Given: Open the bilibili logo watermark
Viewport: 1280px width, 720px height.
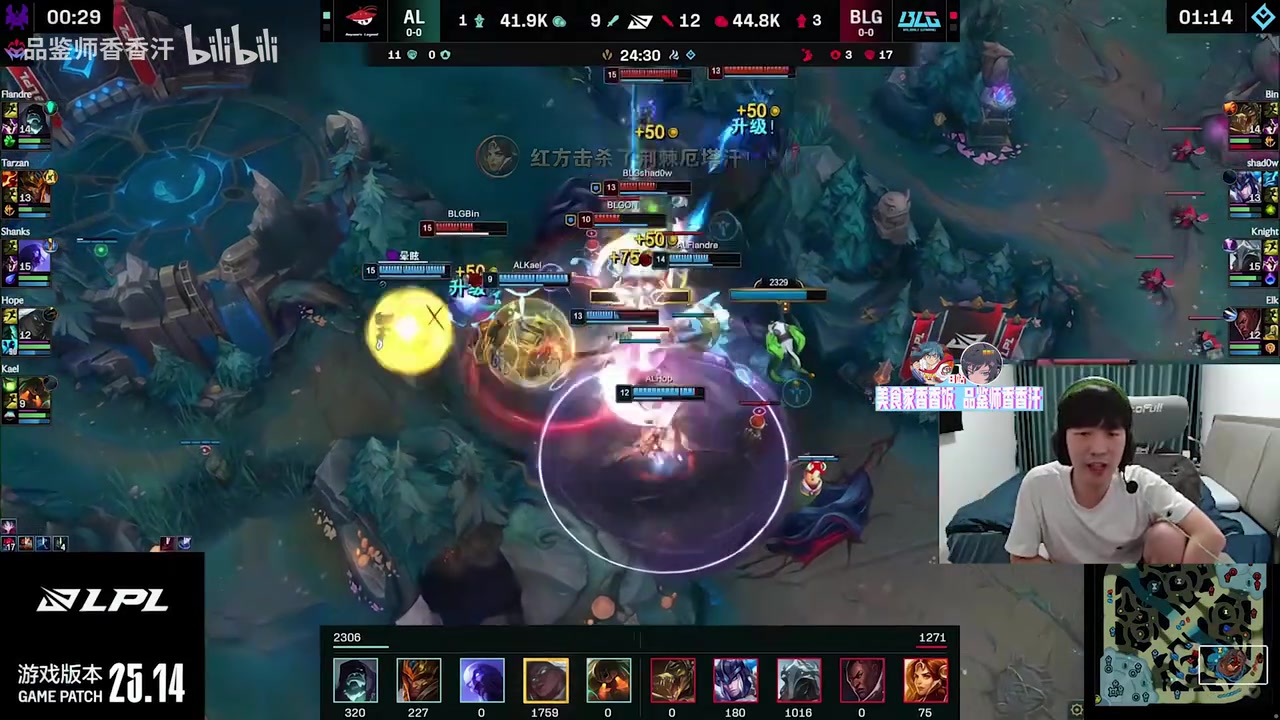Looking at the screenshot, I should 231,47.
